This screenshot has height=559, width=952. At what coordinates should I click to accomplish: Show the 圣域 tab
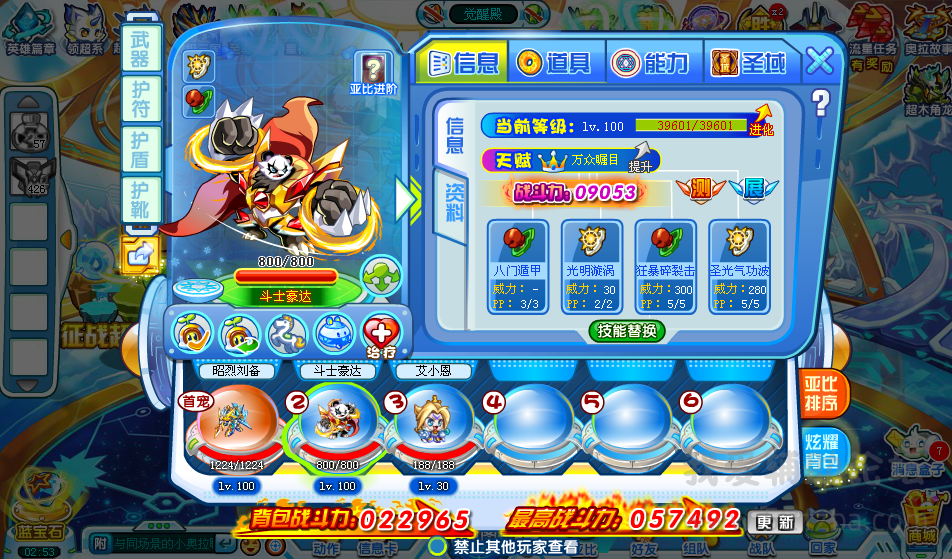point(750,63)
